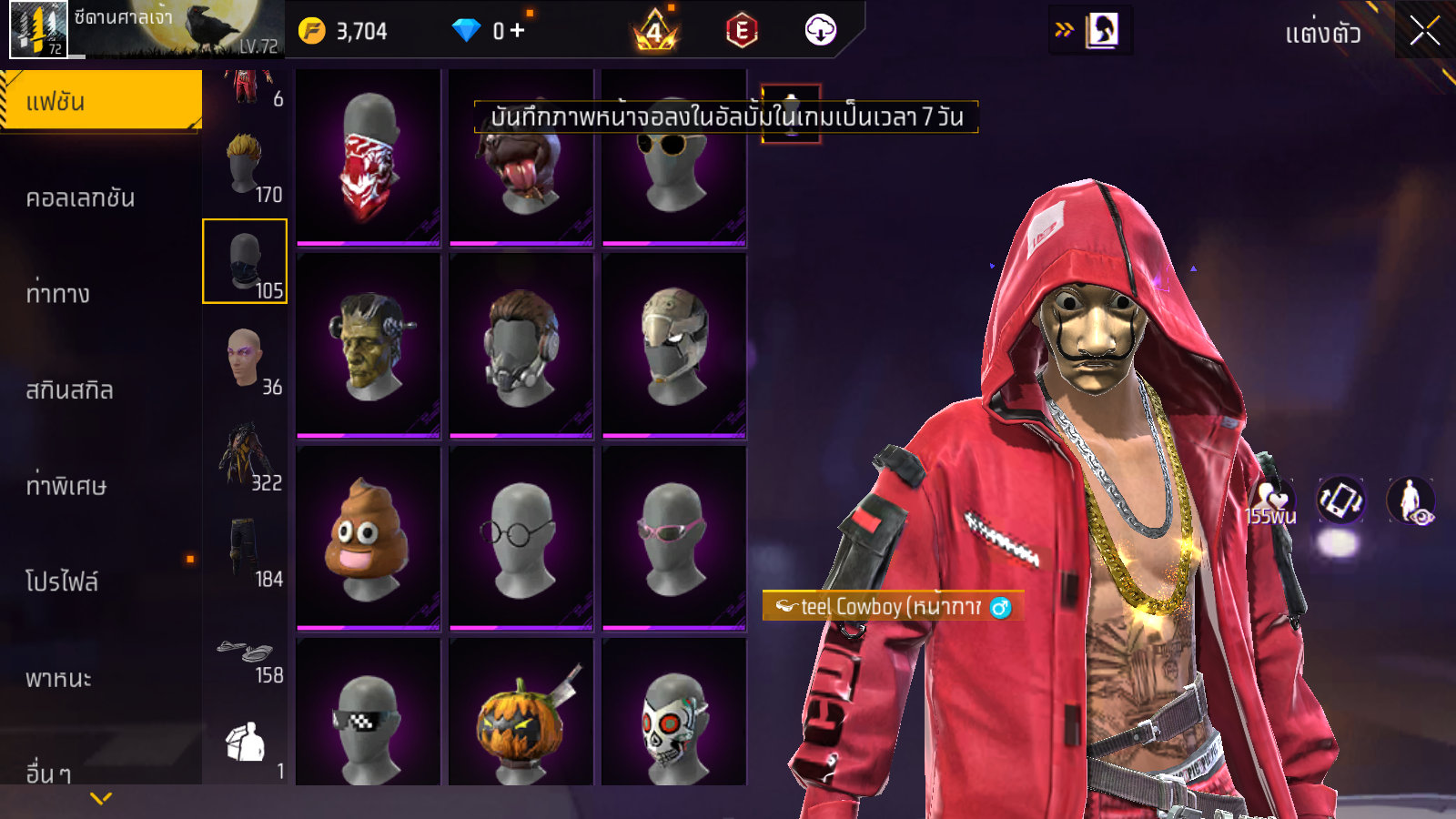
Task: Select the gas mask with headphones
Action: click(521, 346)
